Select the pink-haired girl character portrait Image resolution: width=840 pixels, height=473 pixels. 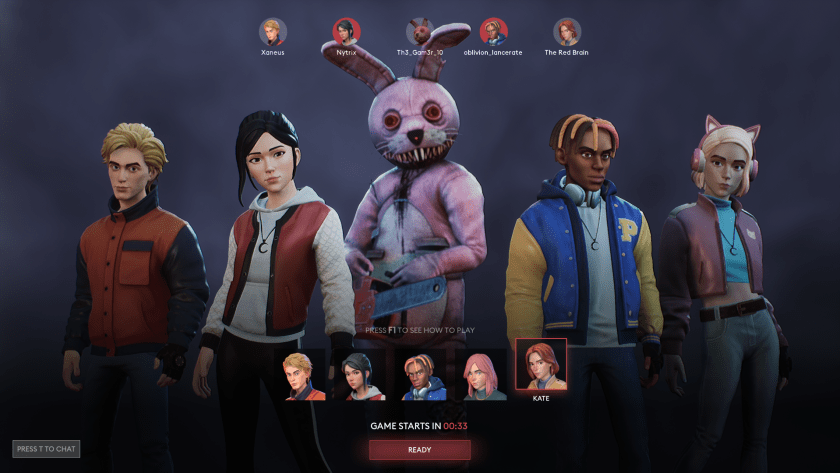(x=484, y=377)
